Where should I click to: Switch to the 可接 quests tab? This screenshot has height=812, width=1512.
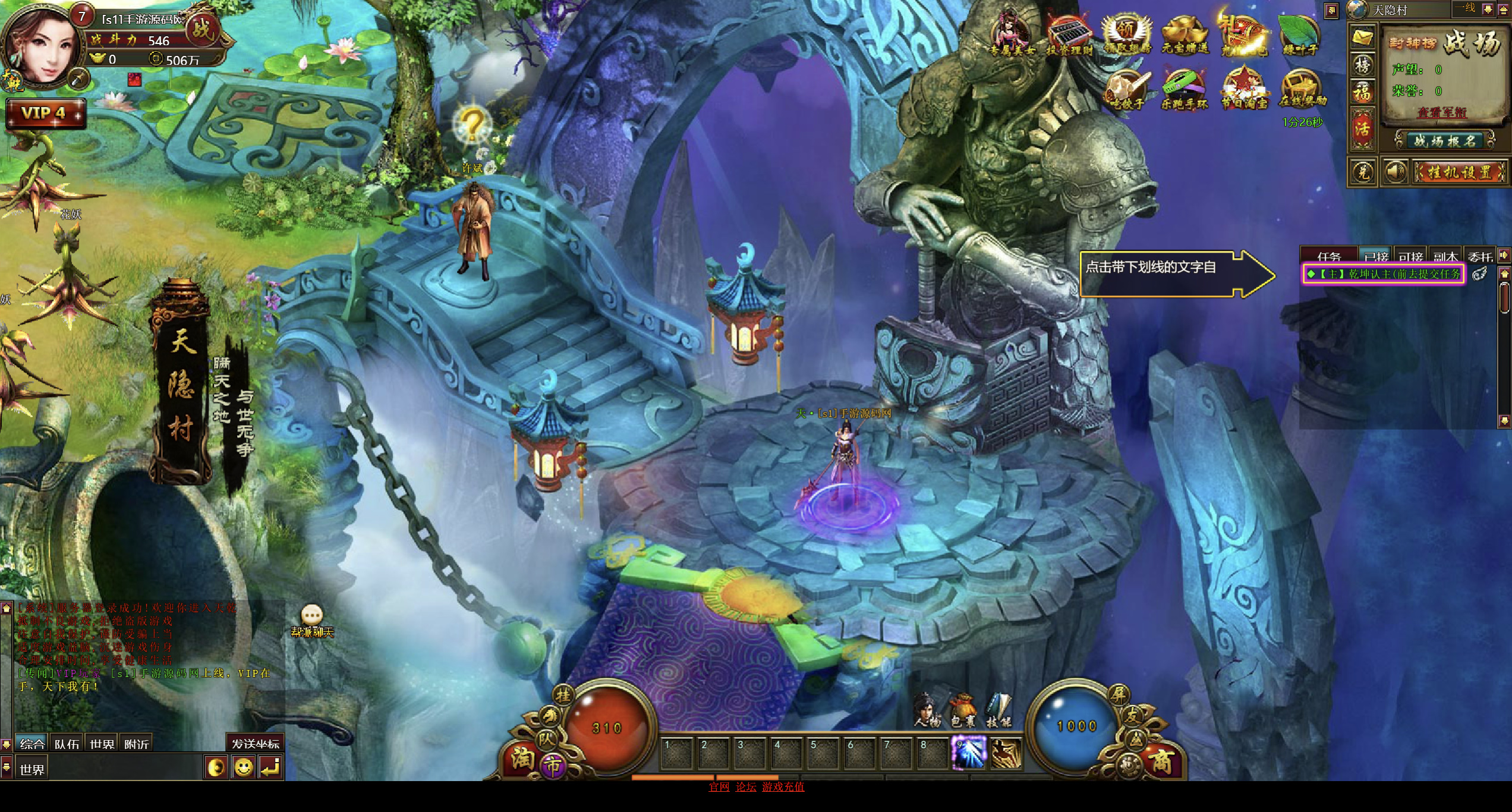pos(1410,257)
